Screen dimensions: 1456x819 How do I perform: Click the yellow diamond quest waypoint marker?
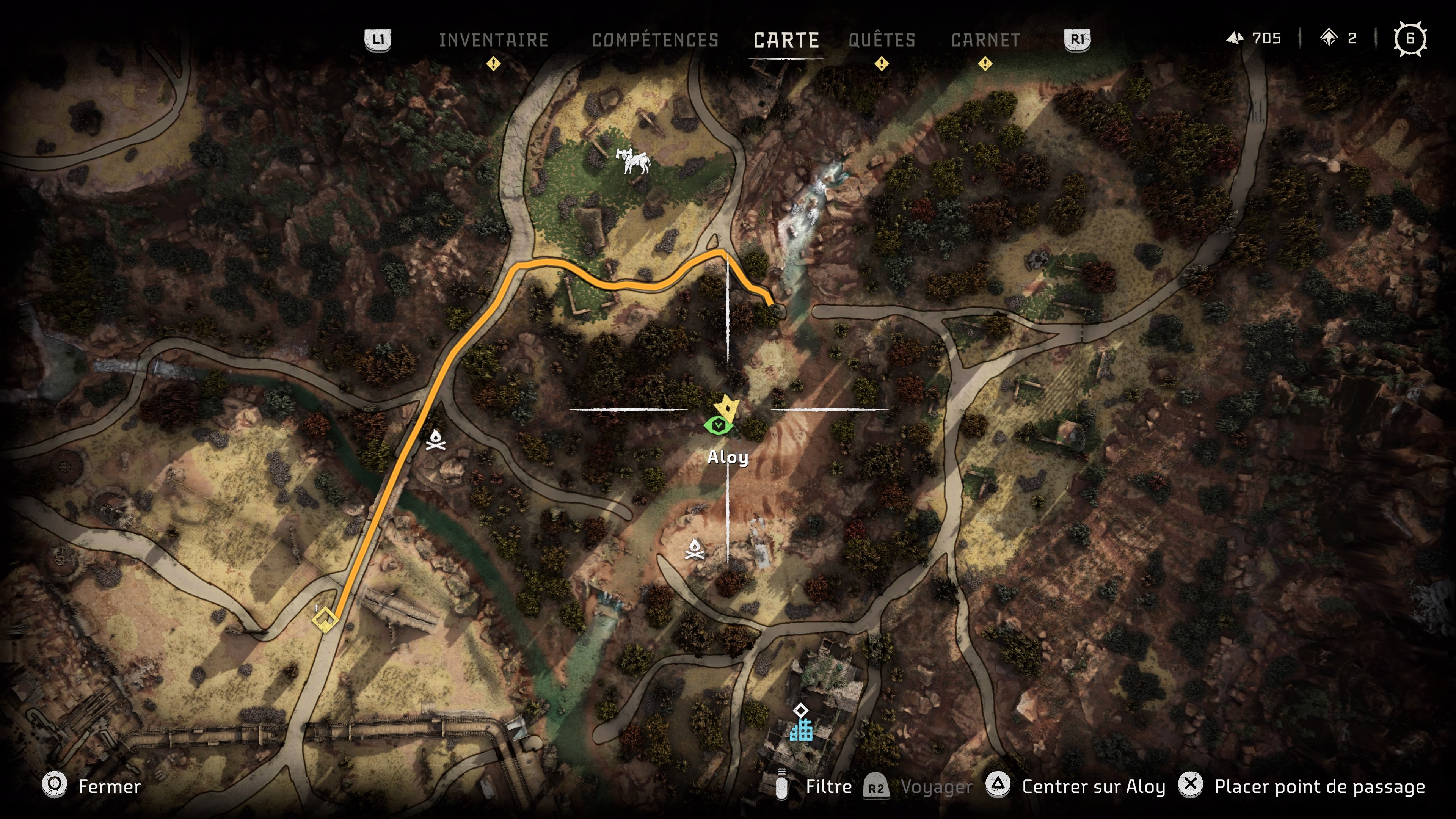click(325, 621)
